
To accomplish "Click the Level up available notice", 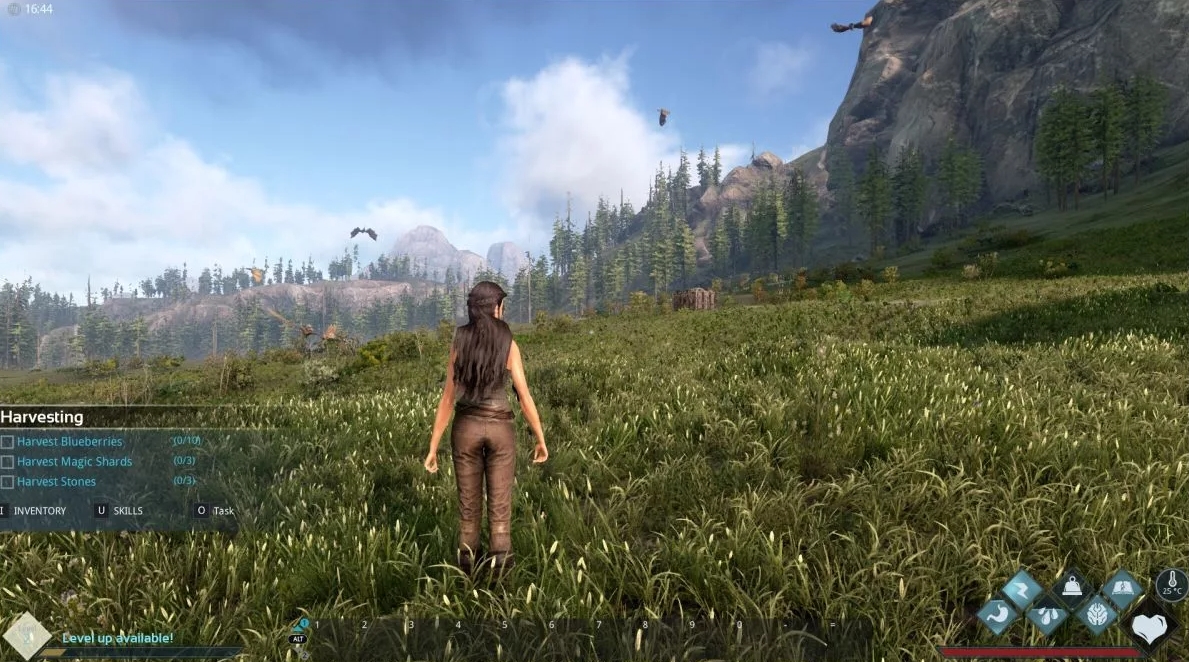I will [117, 638].
